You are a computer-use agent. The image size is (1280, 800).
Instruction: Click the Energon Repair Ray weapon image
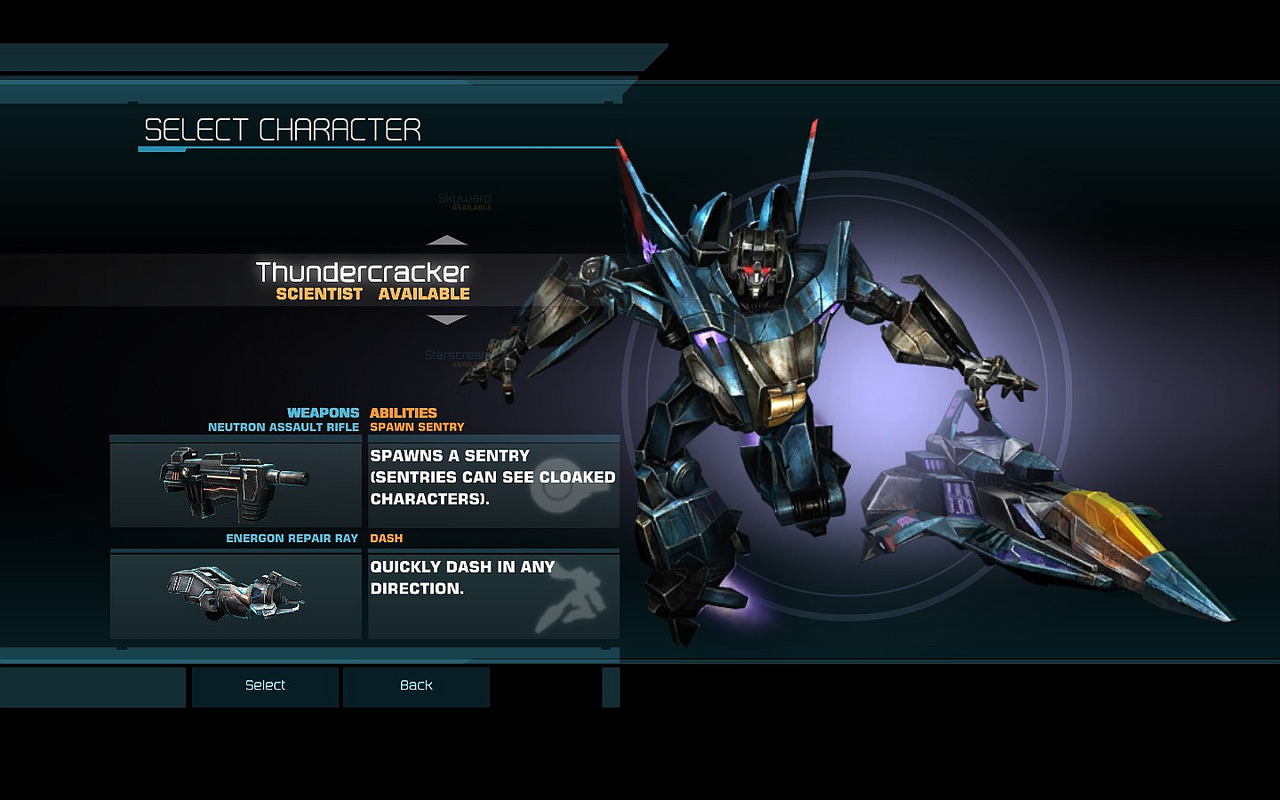pos(236,595)
